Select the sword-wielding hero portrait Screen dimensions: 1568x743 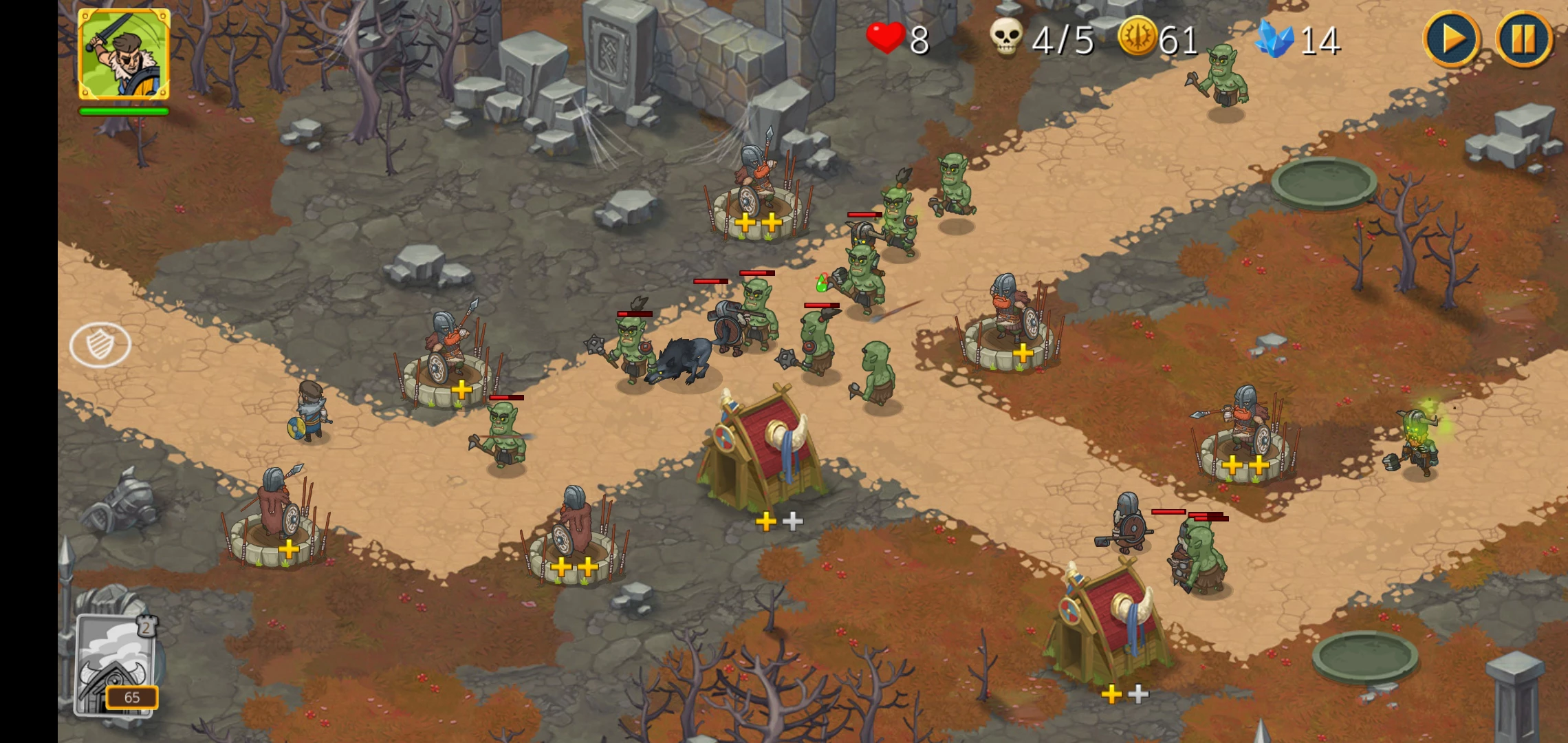point(124,55)
